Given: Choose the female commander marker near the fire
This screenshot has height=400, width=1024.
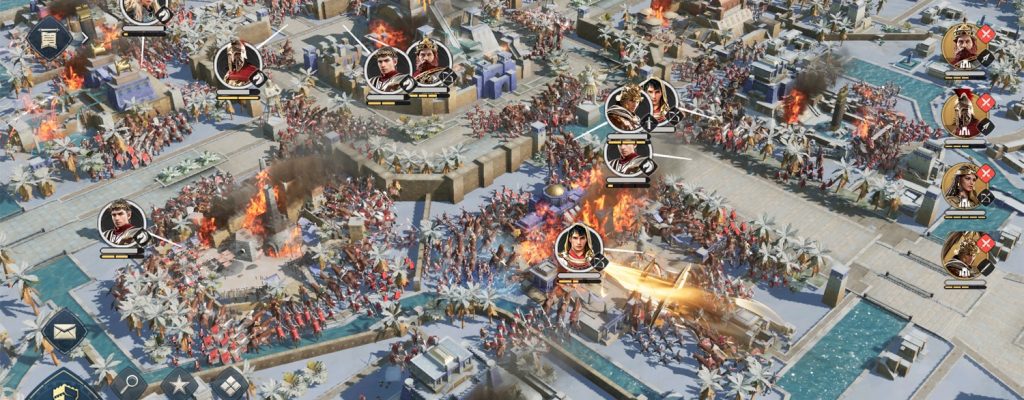Looking at the screenshot, I should (x=579, y=248).
